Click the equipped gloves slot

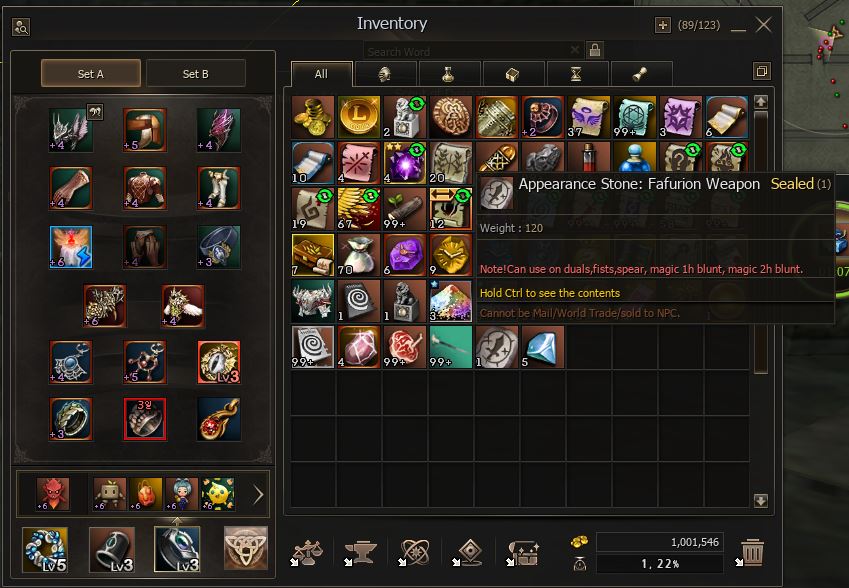(71, 187)
